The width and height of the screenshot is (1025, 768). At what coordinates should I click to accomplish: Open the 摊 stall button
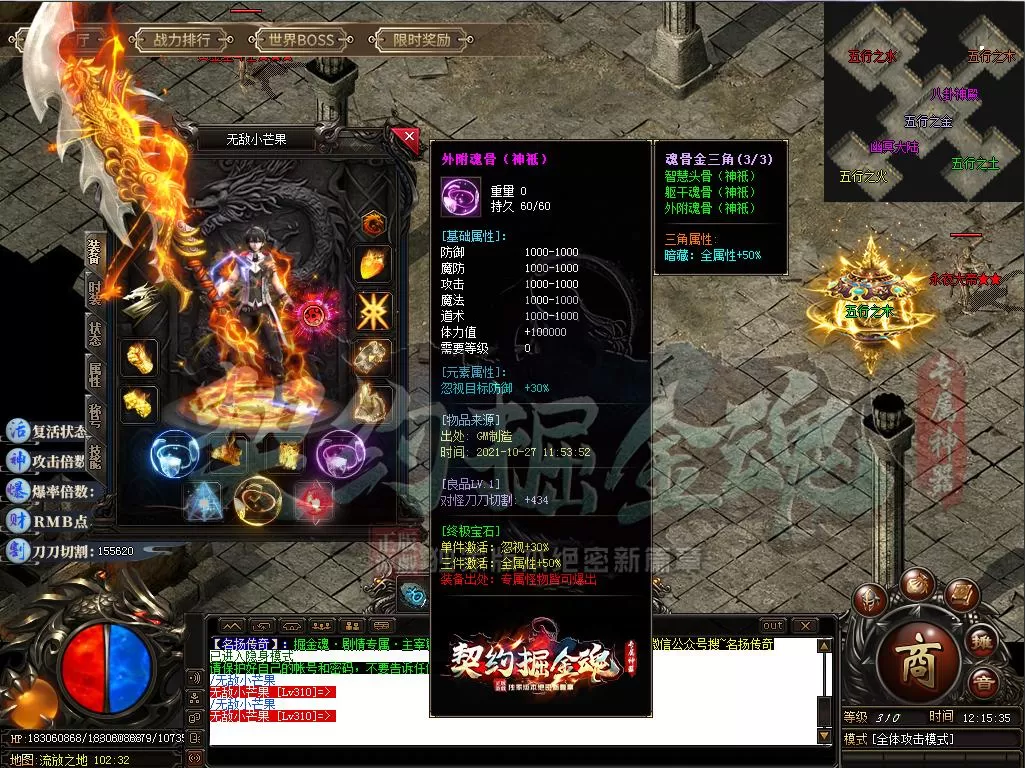click(983, 640)
